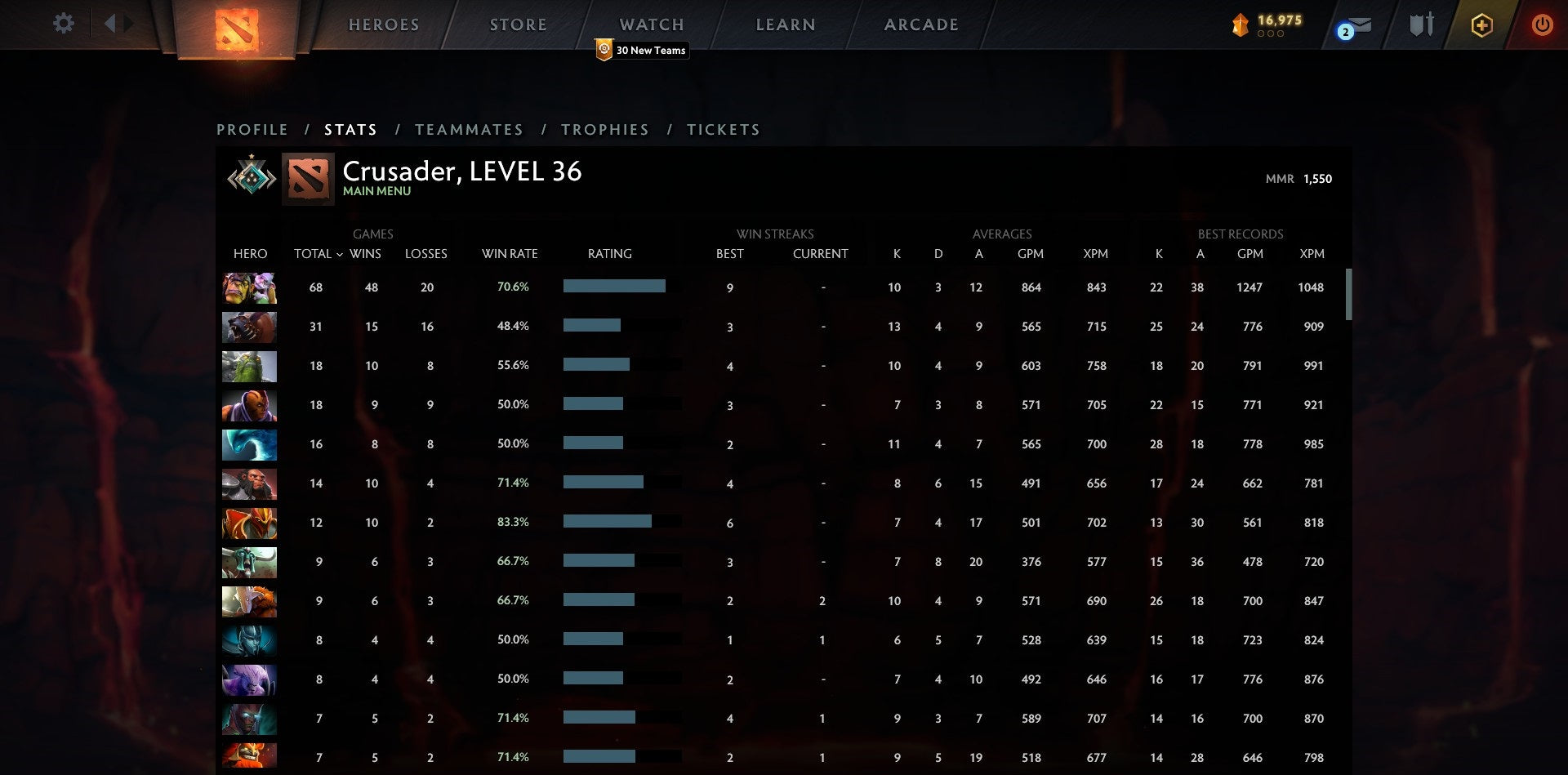Click the 30 New Teams notification
Screen dimensions: 1568x775
coord(642,50)
